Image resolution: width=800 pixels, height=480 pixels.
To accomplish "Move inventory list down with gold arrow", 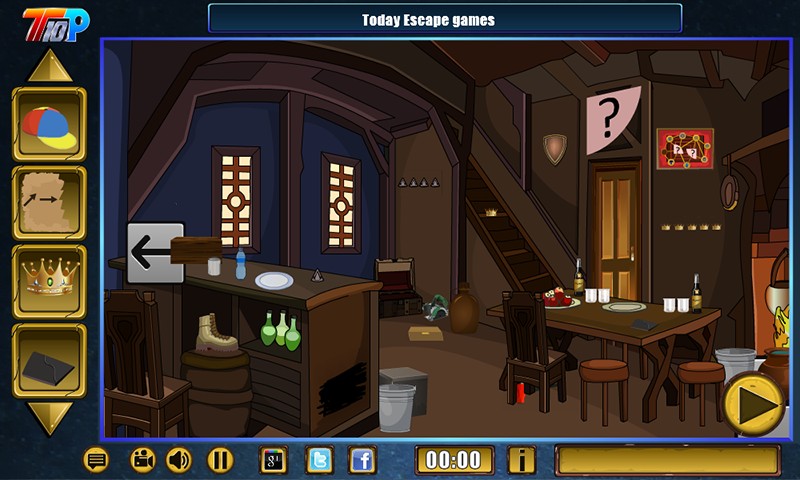I will point(49,418).
